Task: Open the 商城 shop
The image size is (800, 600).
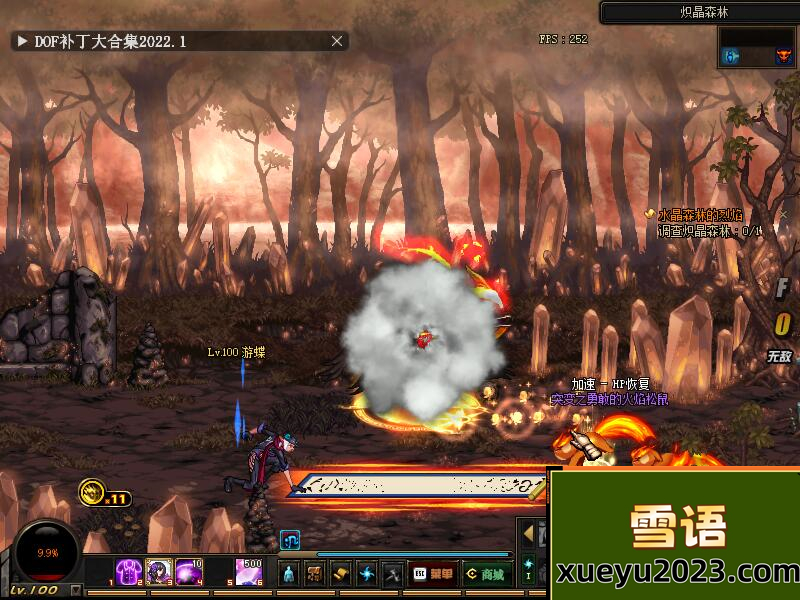Action: pos(486,574)
